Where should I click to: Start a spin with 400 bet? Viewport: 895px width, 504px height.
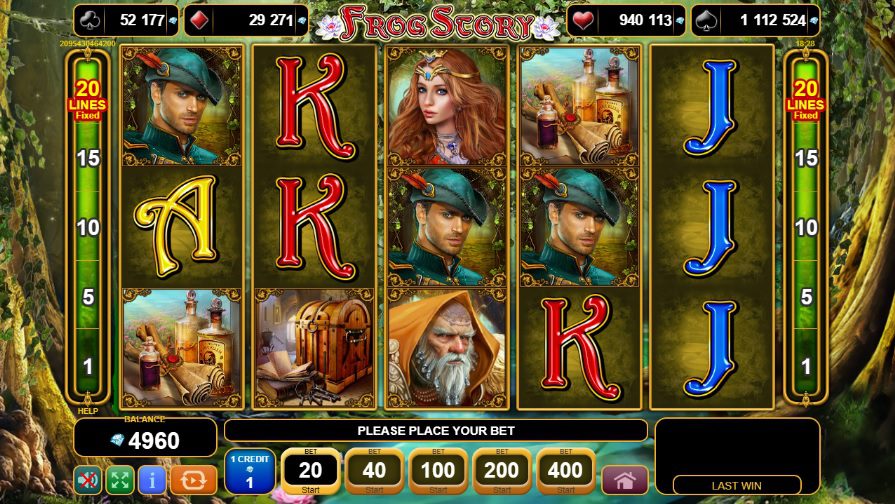tap(566, 471)
